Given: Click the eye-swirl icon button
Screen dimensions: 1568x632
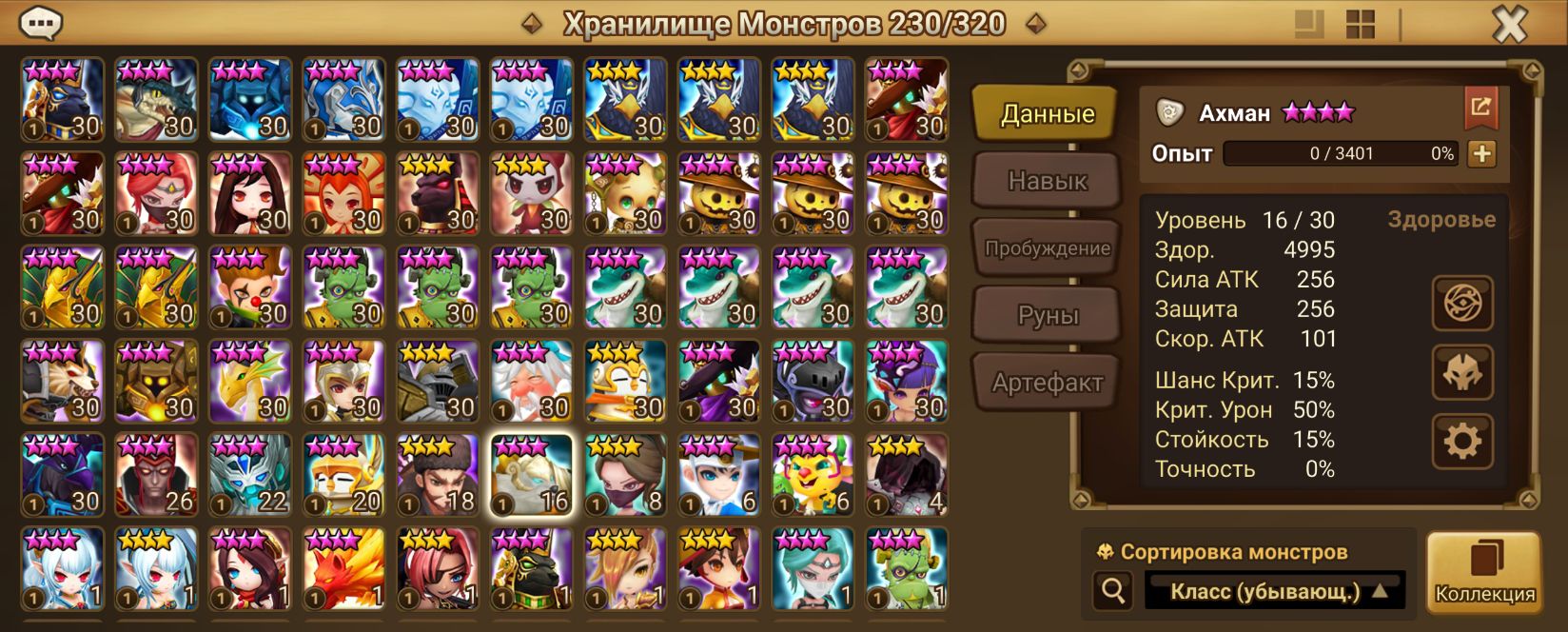Looking at the screenshot, I should 1462,304.
